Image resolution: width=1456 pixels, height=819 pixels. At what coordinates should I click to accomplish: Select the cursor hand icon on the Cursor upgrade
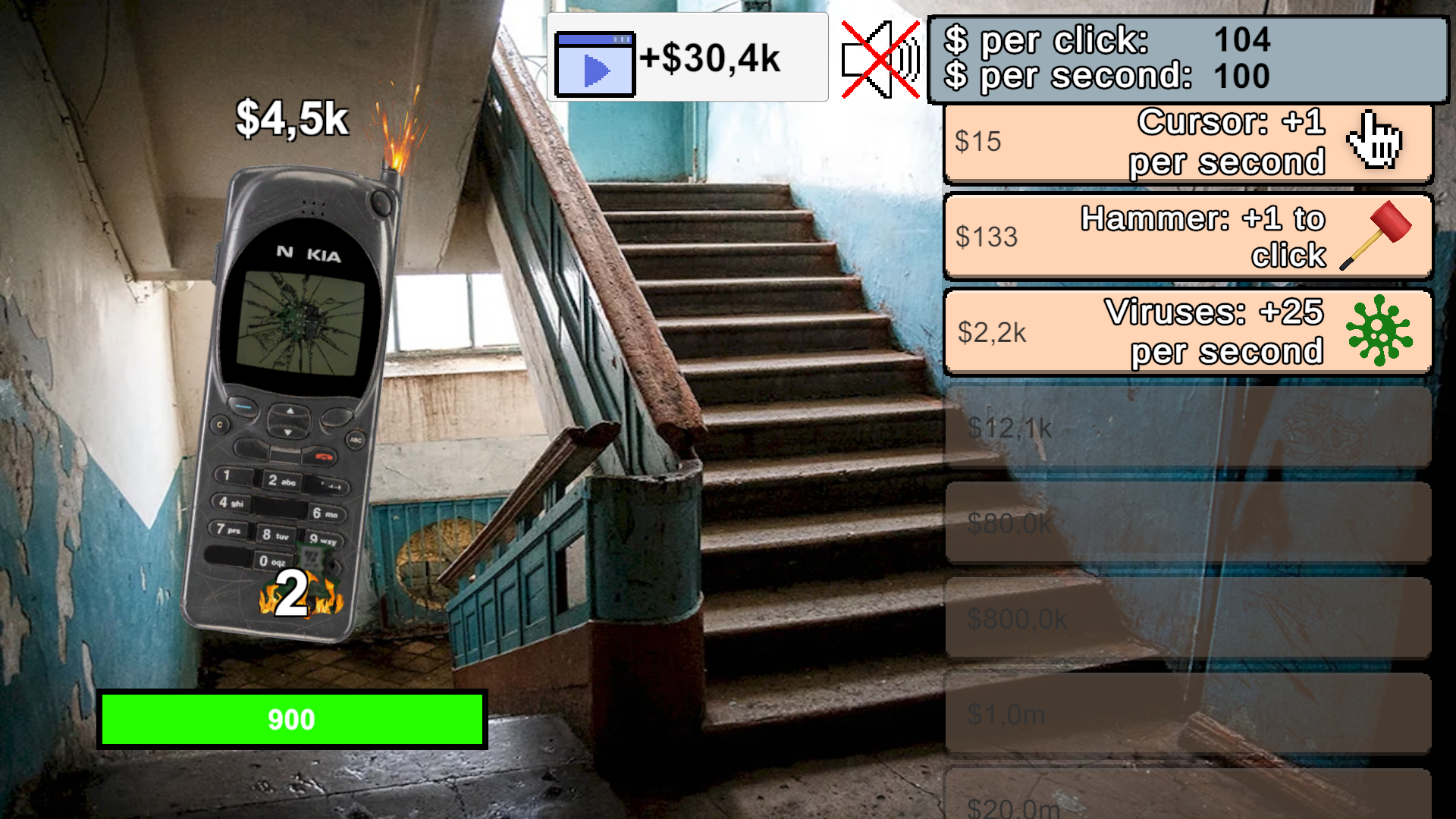pyautogui.click(x=1374, y=142)
